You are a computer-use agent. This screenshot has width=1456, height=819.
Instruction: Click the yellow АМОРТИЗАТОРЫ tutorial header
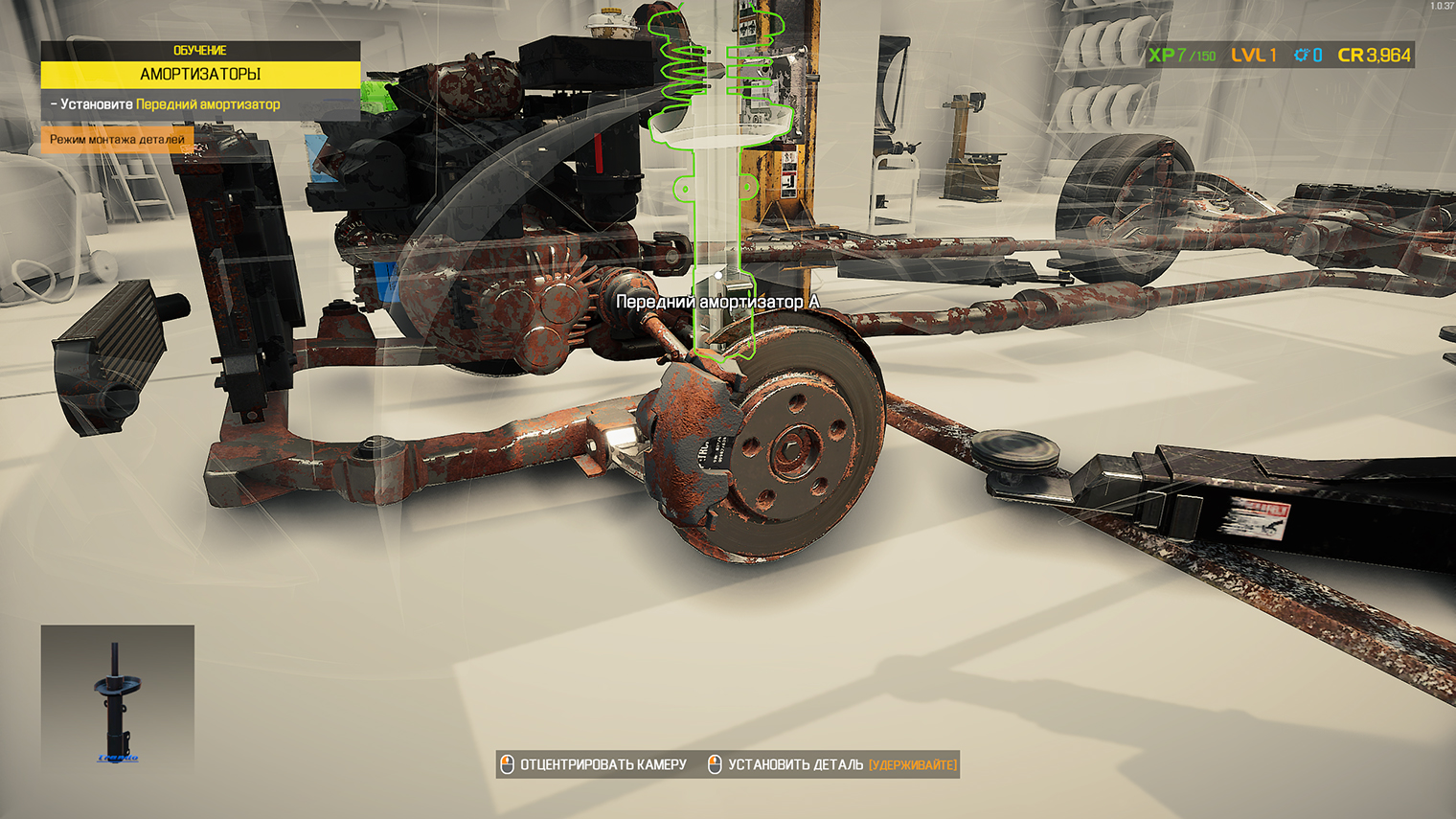(200, 75)
